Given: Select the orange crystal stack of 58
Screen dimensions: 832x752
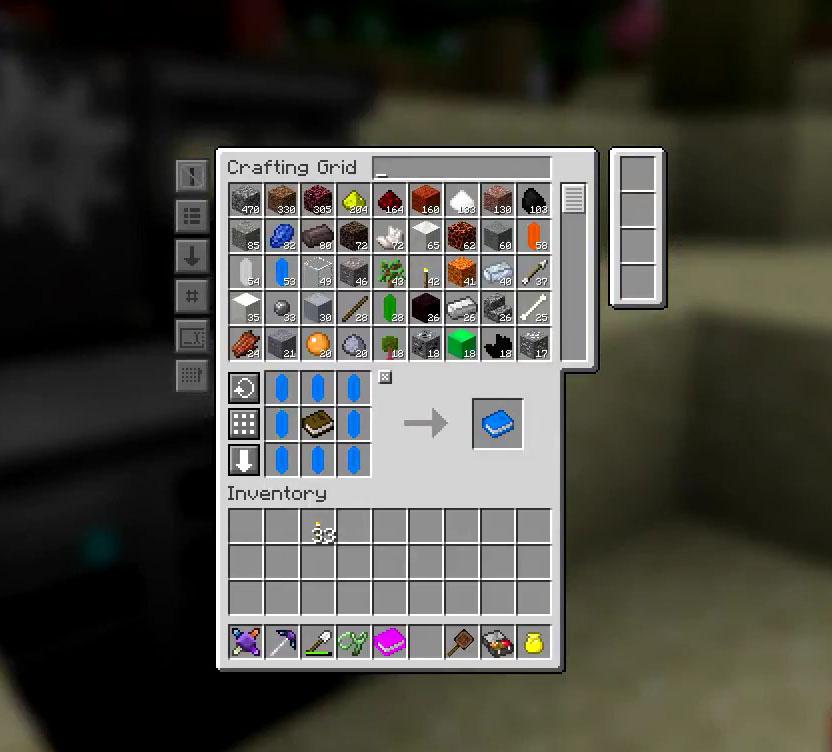Looking at the screenshot, I should point(534,237).
